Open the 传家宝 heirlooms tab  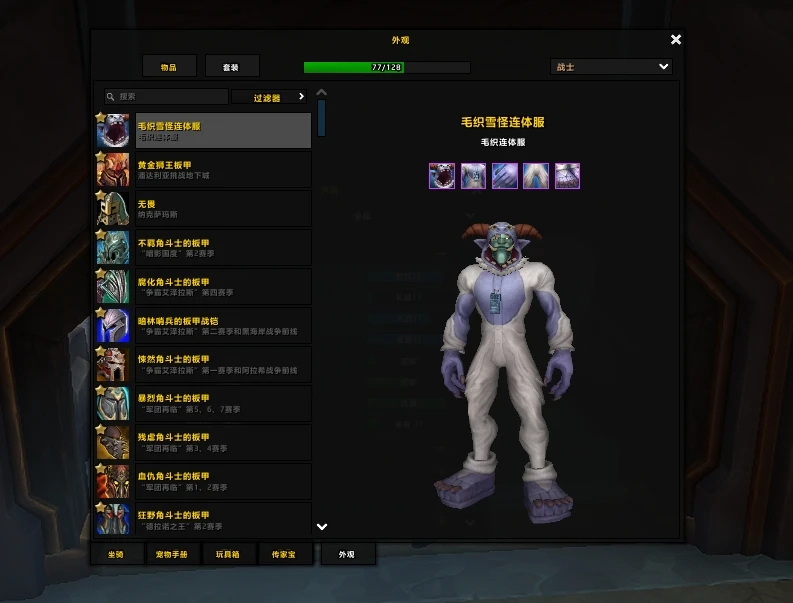[x=285, y=553]
